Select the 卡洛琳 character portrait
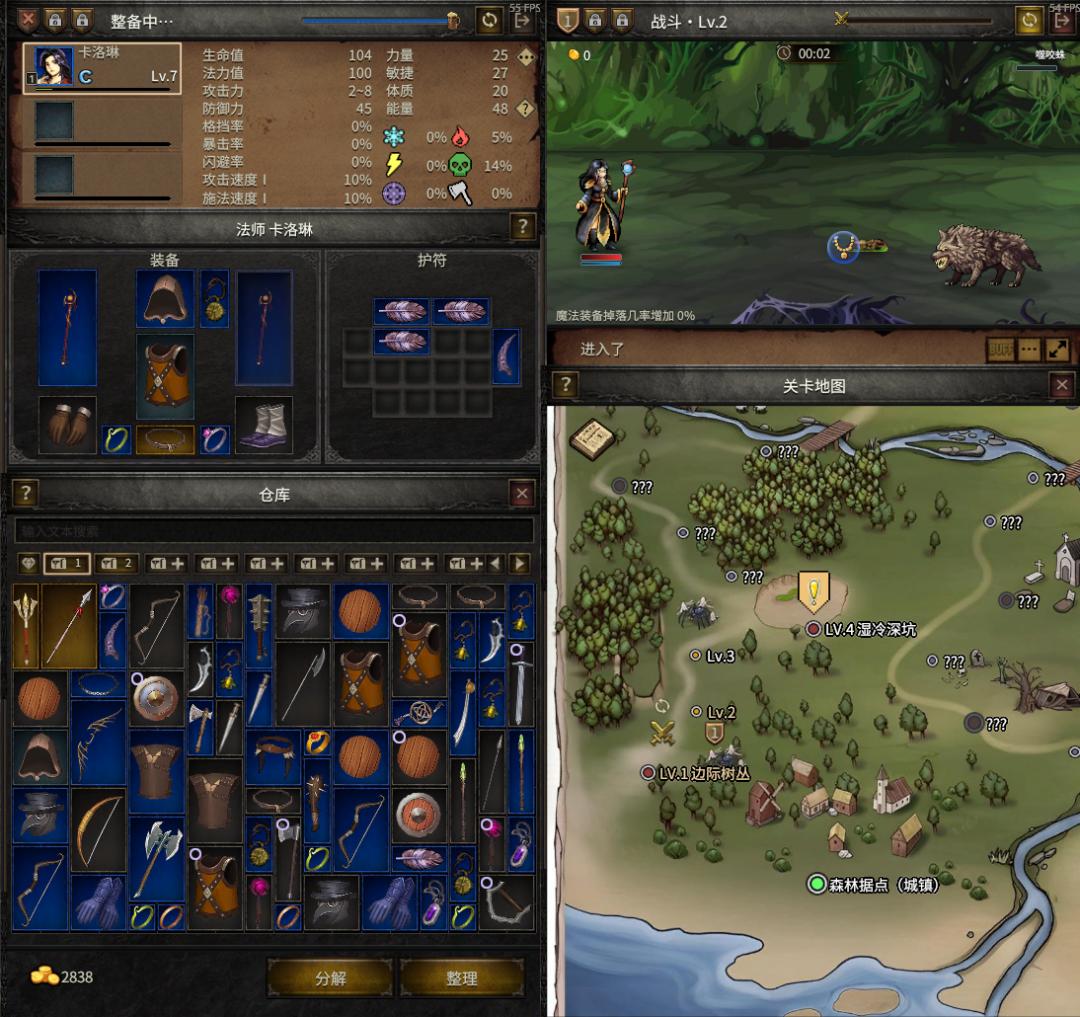The width and height of the screenshot is (1080, 1017). pyautogui.click(x=54, y=67)
